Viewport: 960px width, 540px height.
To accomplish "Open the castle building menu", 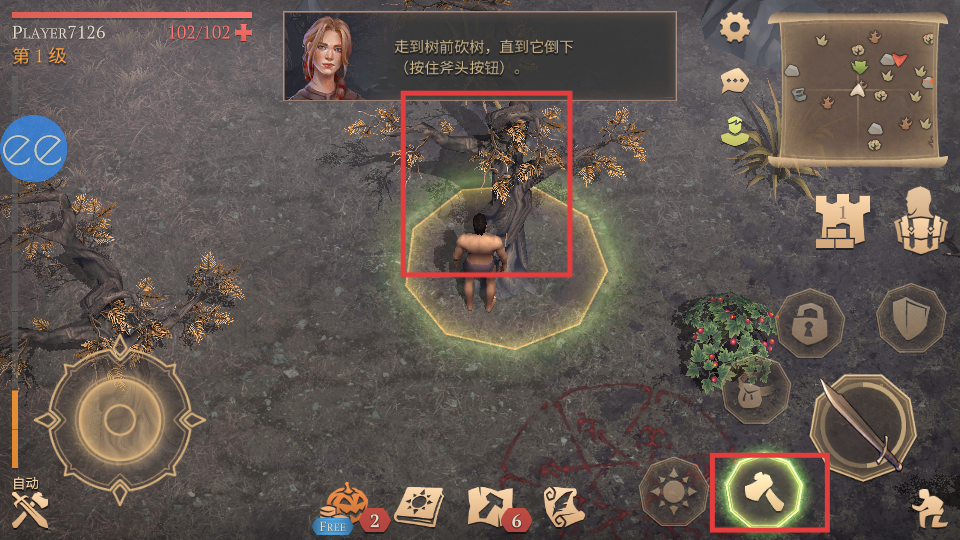I will click(x=842, y=220).
